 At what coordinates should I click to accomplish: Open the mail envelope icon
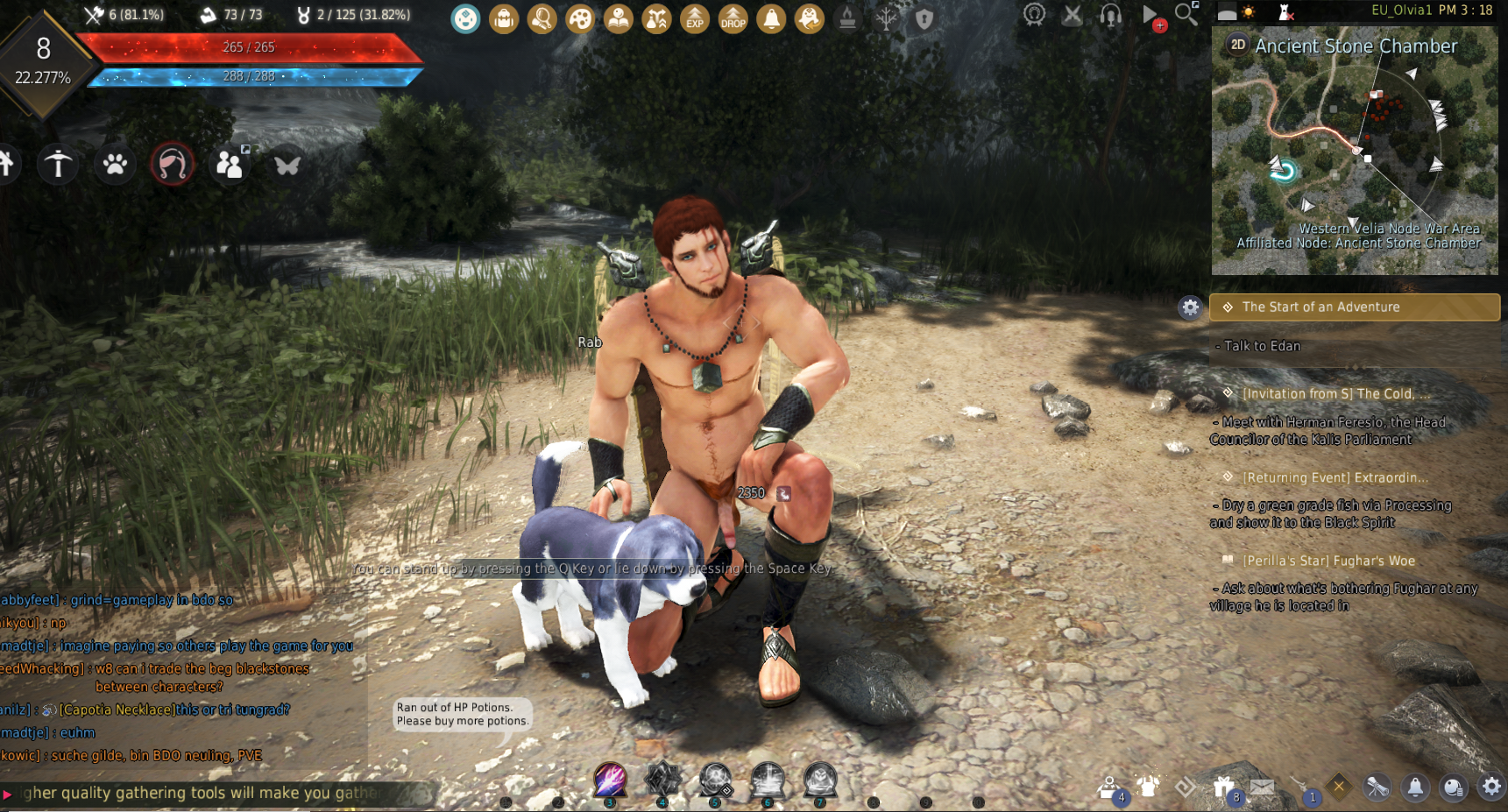pyautogui.click(x=1262, y=787)
